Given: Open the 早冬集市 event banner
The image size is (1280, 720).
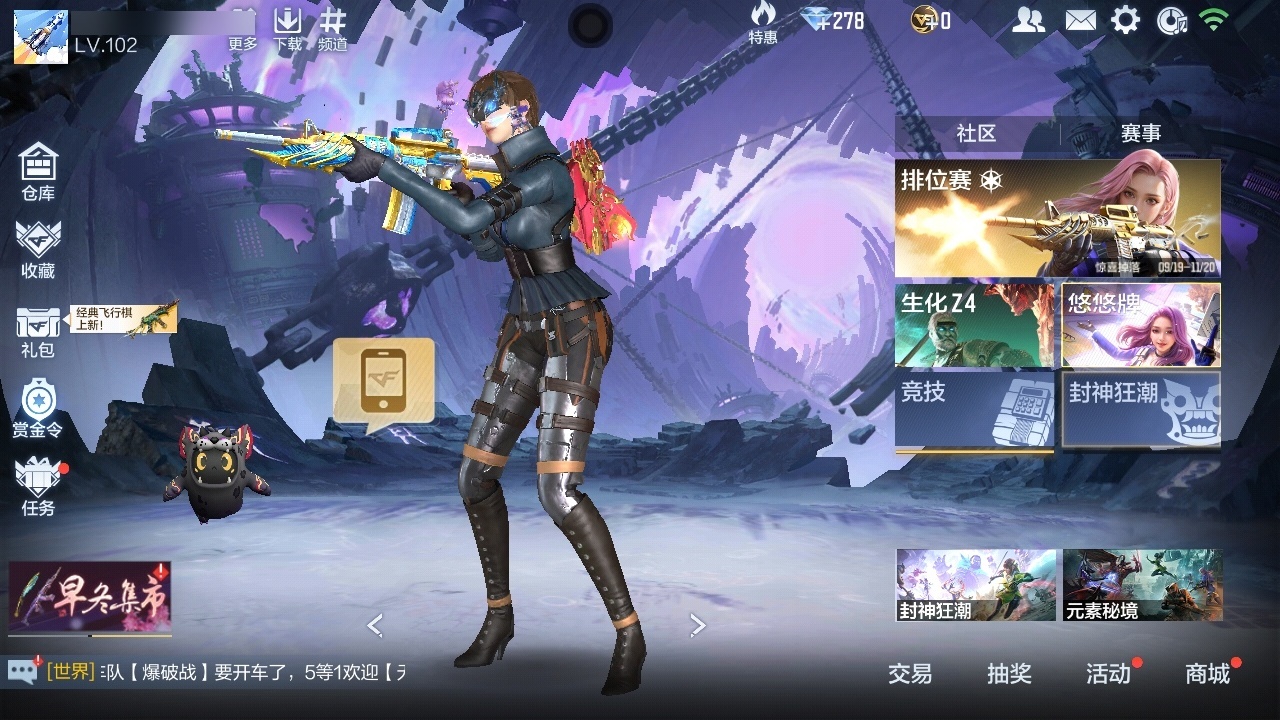Looking at the screenshot, I should [x=90, y=596].
